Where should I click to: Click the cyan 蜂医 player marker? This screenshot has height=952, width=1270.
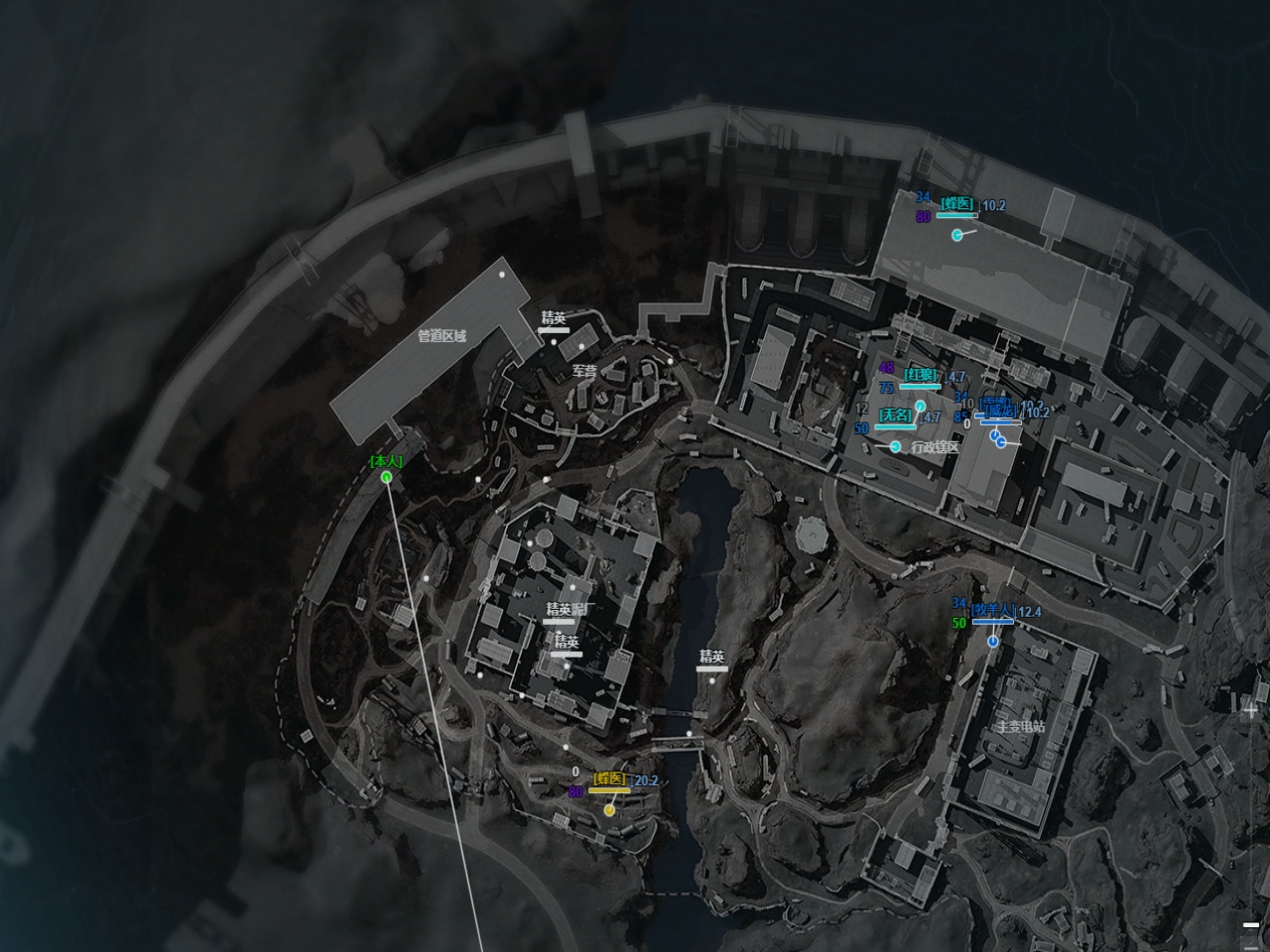[956, 235]
